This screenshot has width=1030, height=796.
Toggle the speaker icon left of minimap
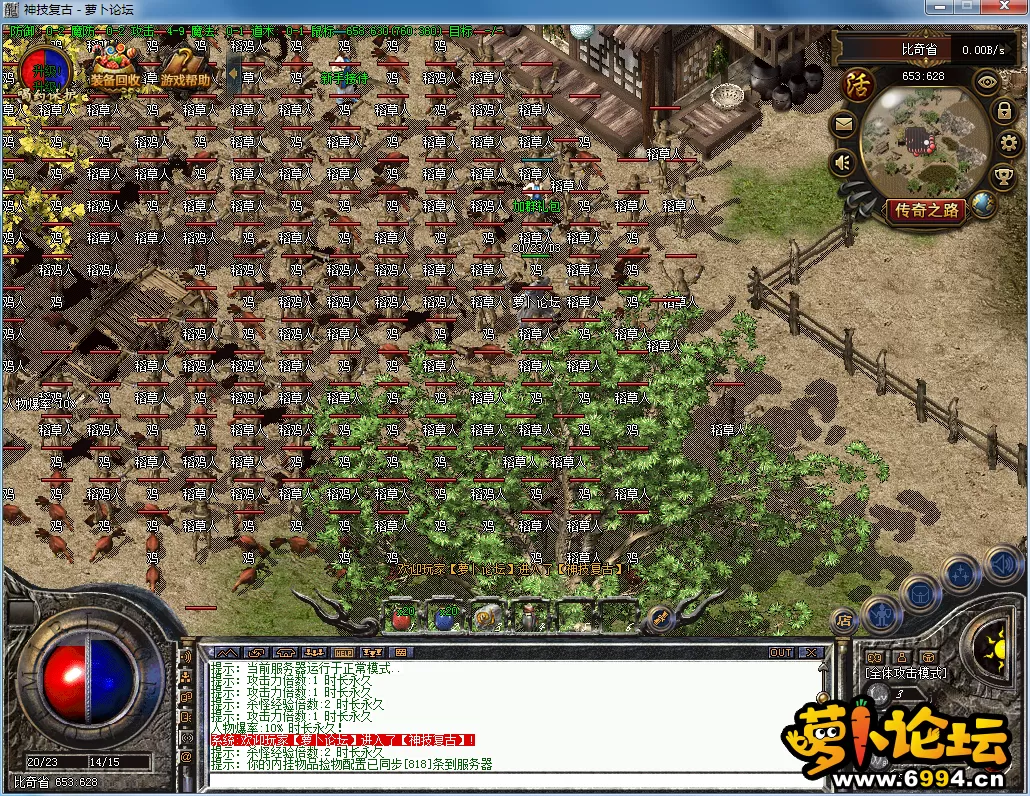coord(844,161)
